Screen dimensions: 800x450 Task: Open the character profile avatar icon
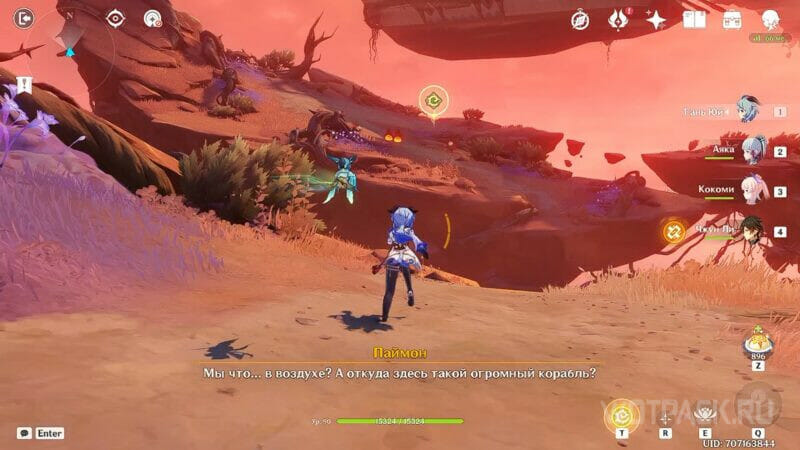pos(771,19)
